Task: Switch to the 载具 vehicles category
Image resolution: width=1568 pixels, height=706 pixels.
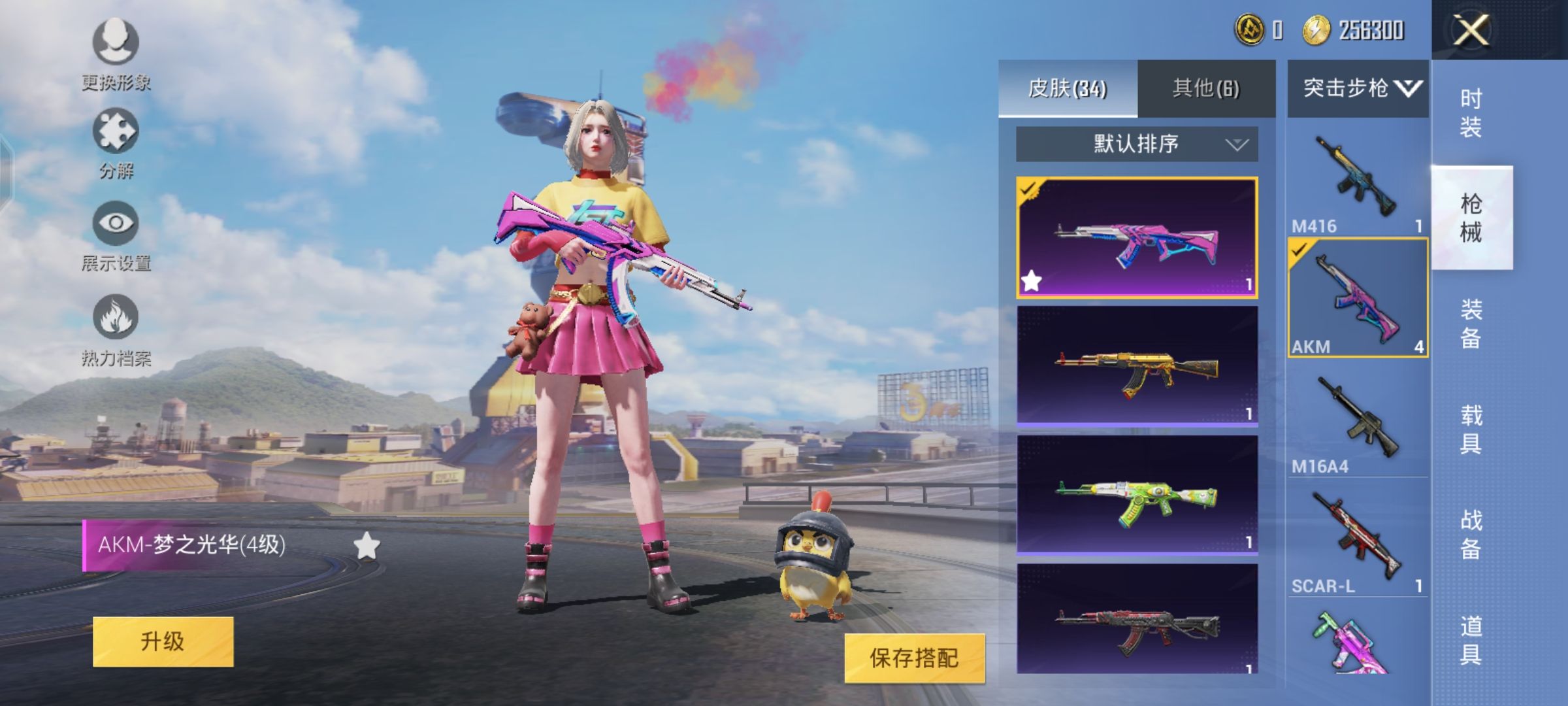Action: tap(1471, 429)
